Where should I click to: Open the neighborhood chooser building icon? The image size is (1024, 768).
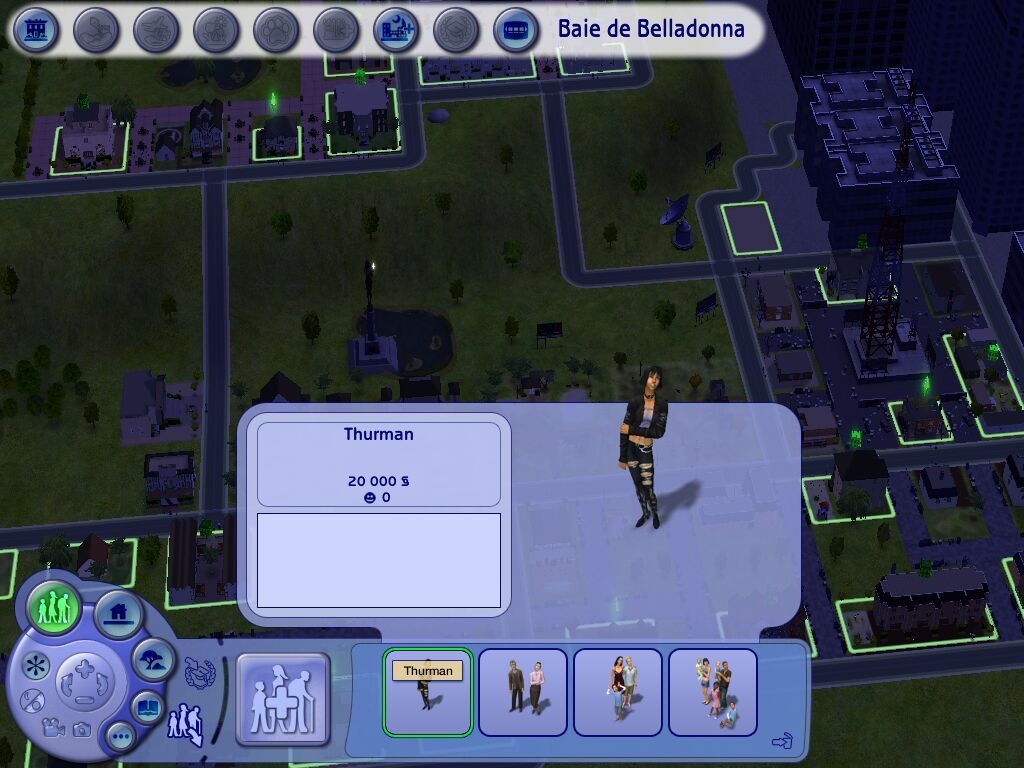[x=37, y=30]
